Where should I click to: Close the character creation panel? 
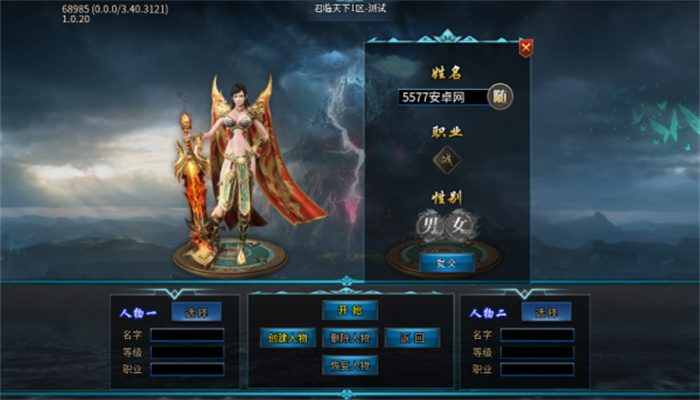click(526, 47)
